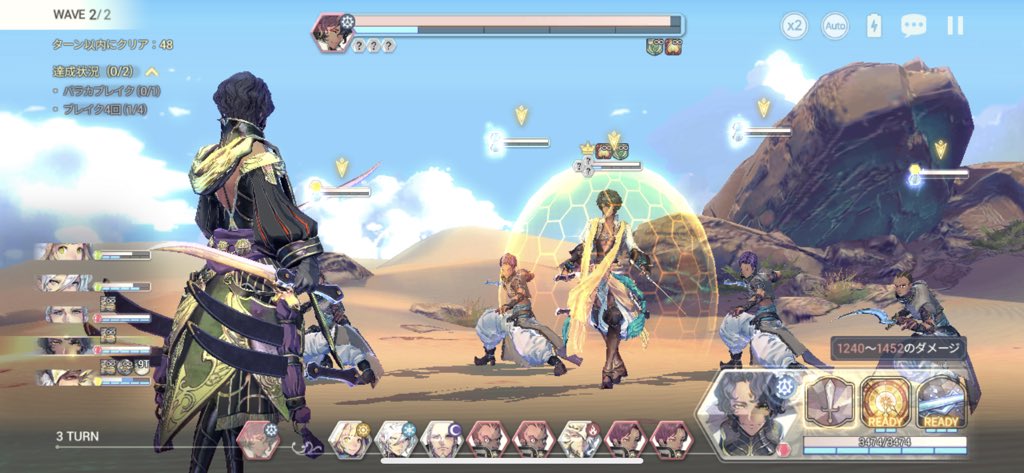Pause the battle
The image size is (1024, 473).
(955, 27)
